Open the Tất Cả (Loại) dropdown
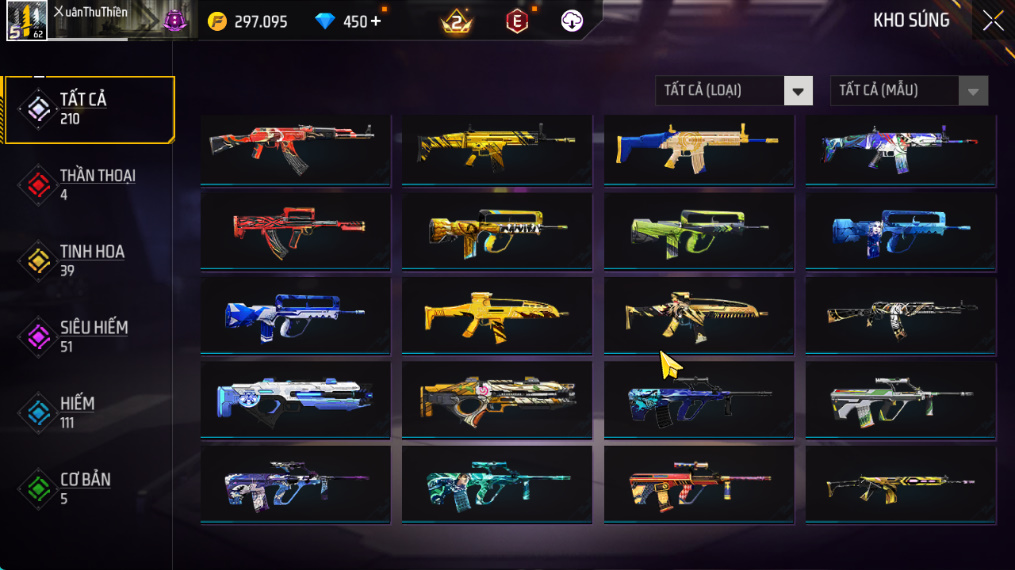This screenshot has width=1015, height=570. coord(734,91)
